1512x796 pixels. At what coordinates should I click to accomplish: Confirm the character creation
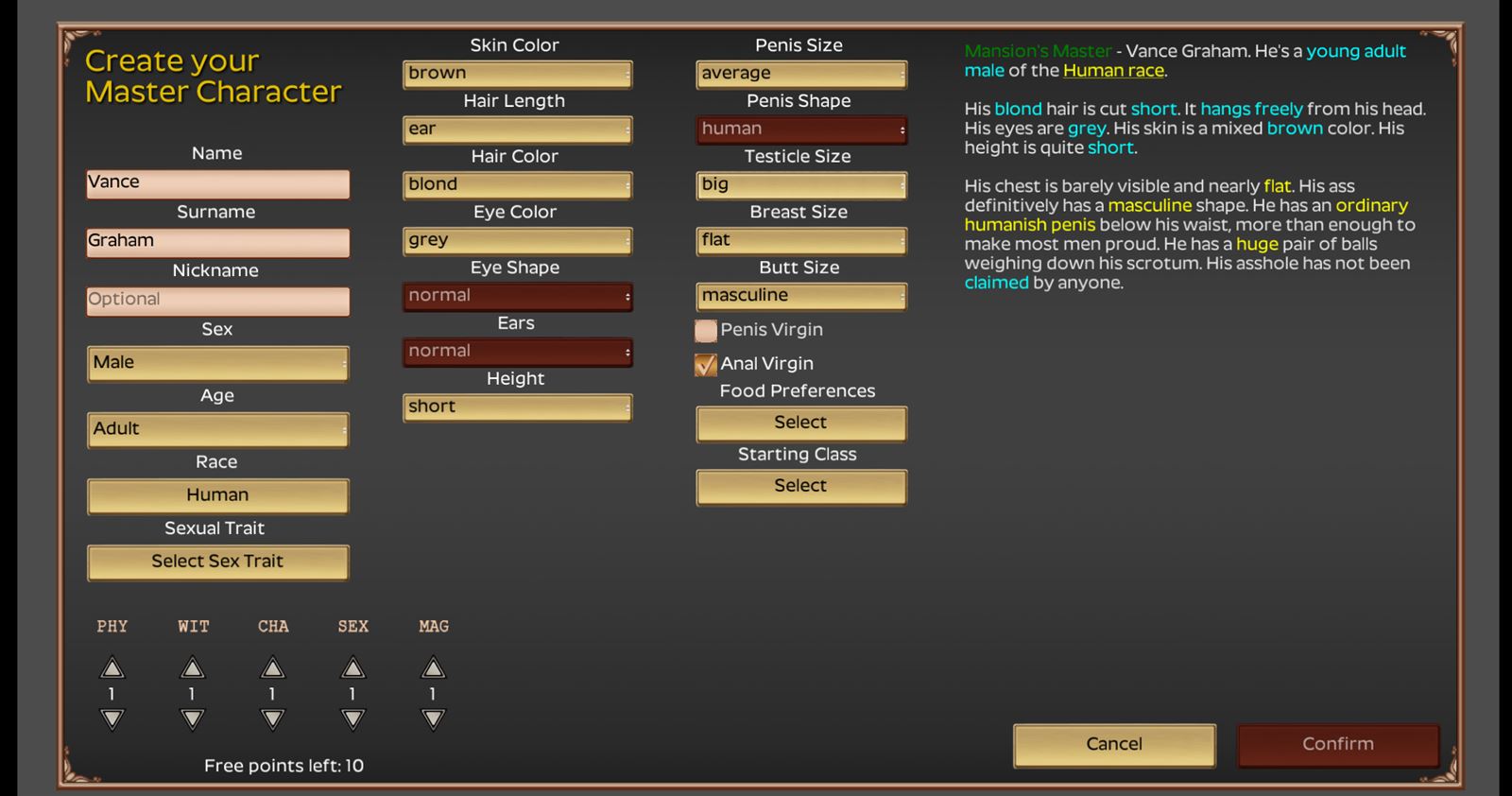coord(1337,745)
